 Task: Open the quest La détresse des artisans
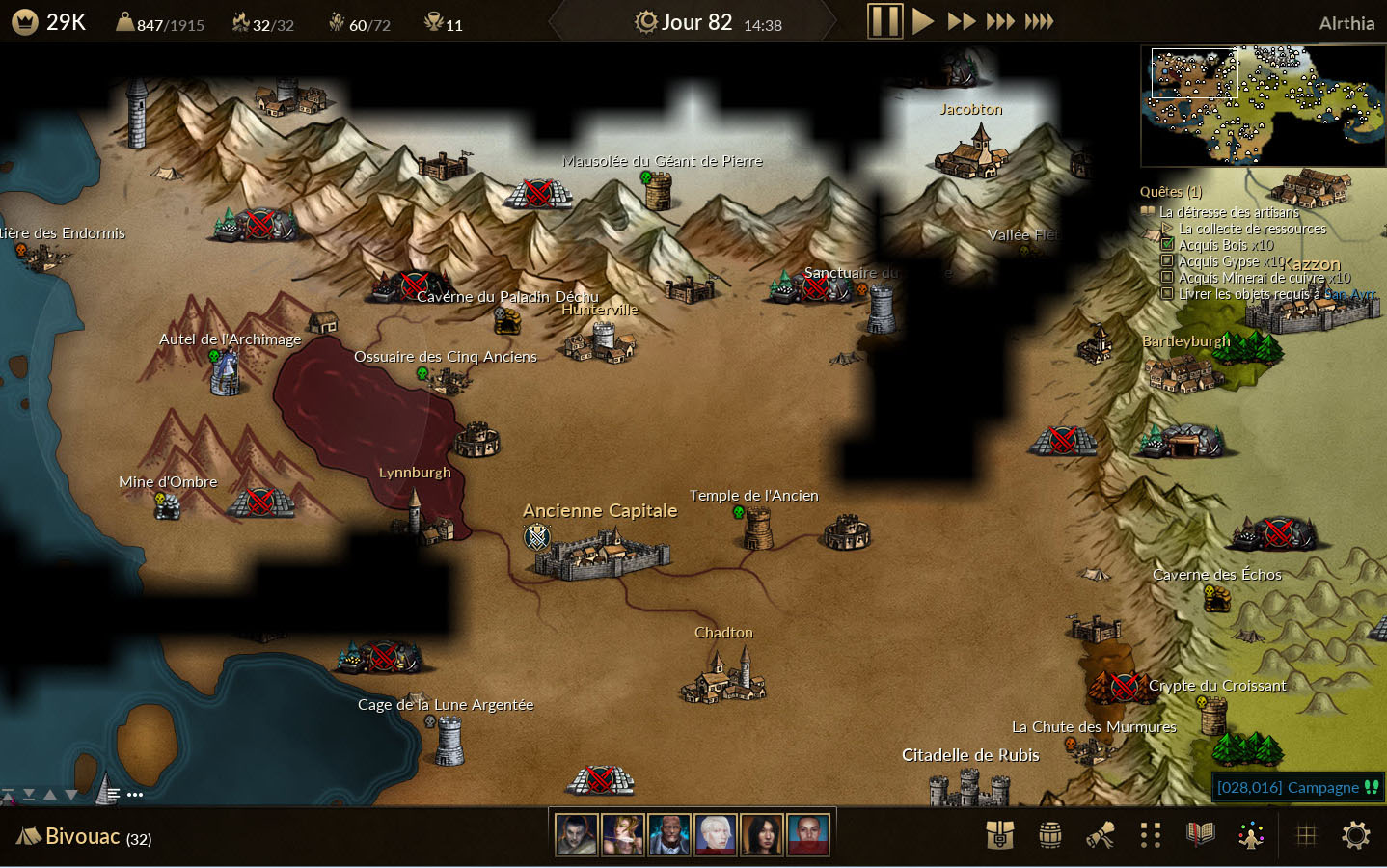click(x=1229, y=212)
